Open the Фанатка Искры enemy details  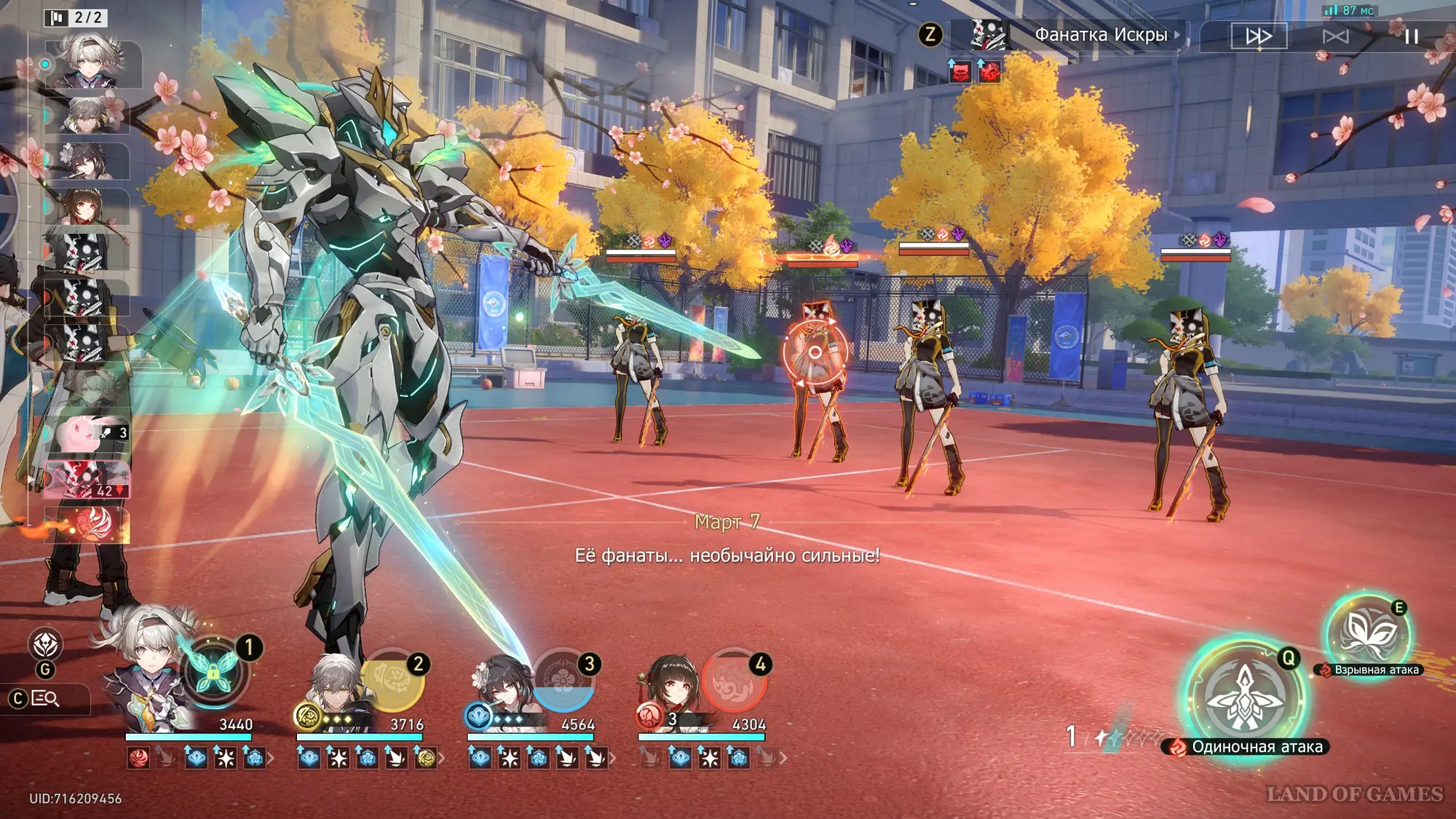(1100, 35)
